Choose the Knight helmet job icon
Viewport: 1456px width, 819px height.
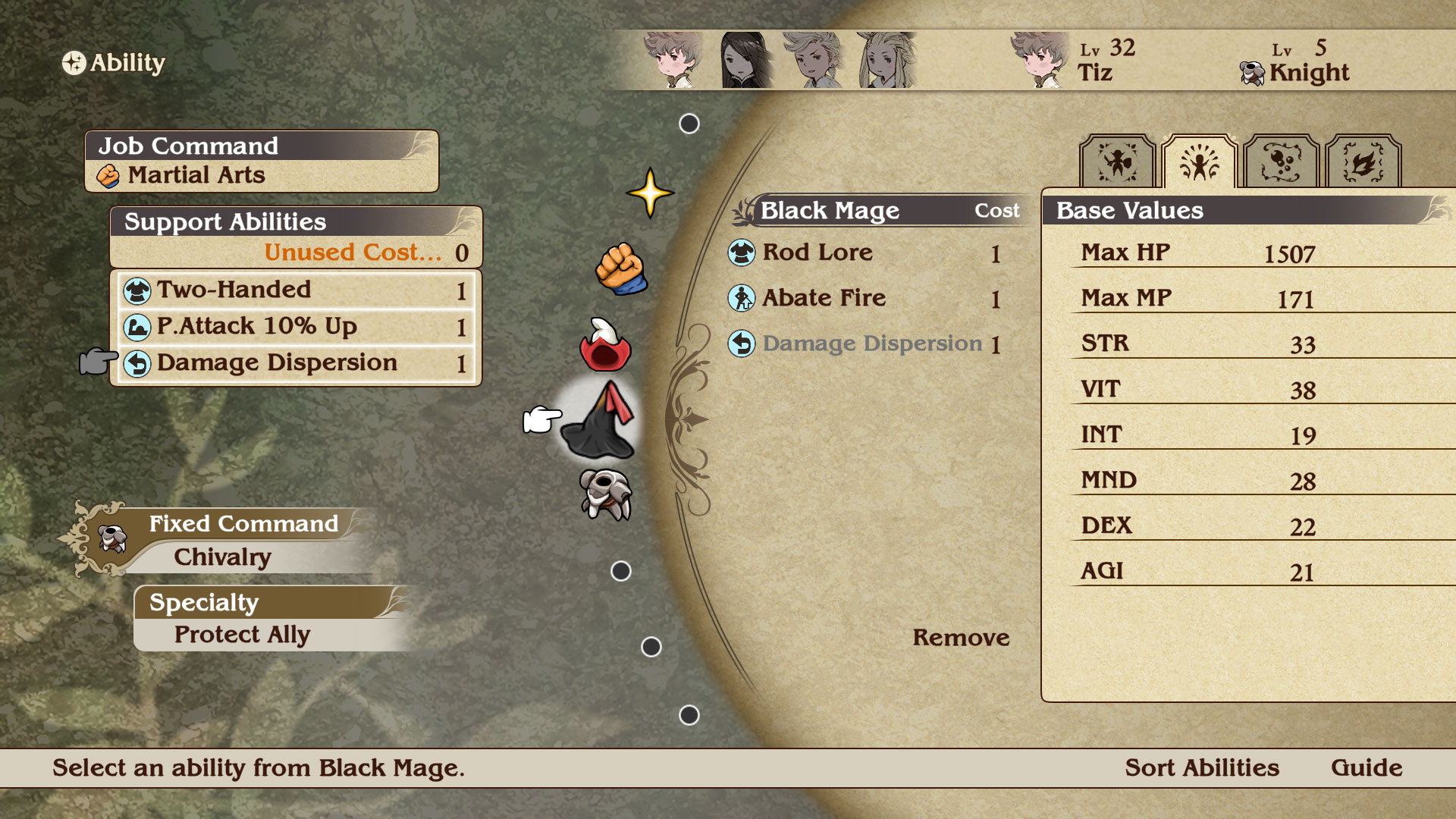pyautogui.click(x=605, y=494)
